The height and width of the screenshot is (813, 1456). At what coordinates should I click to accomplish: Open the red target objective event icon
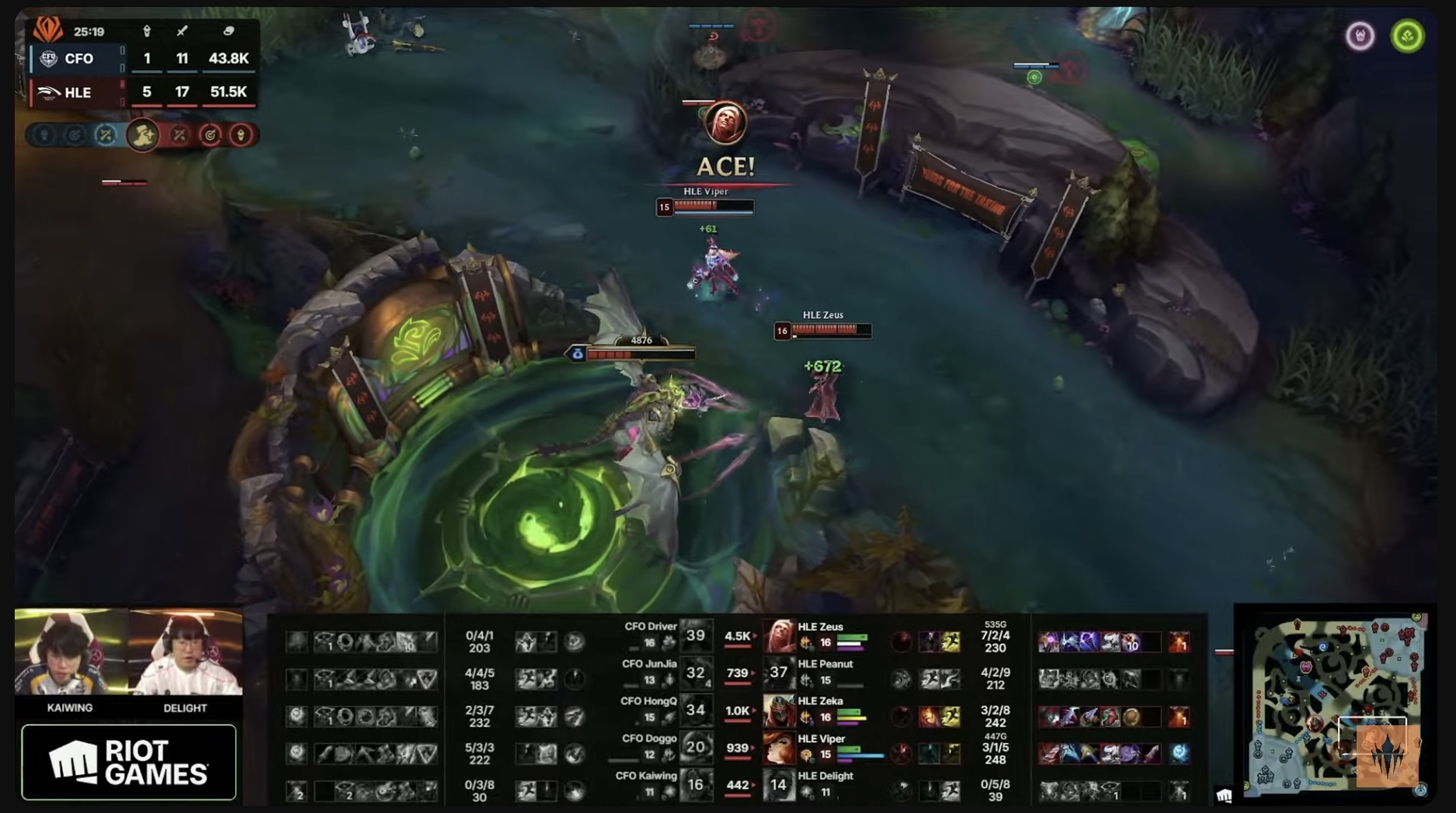click(x=210, y=134)
